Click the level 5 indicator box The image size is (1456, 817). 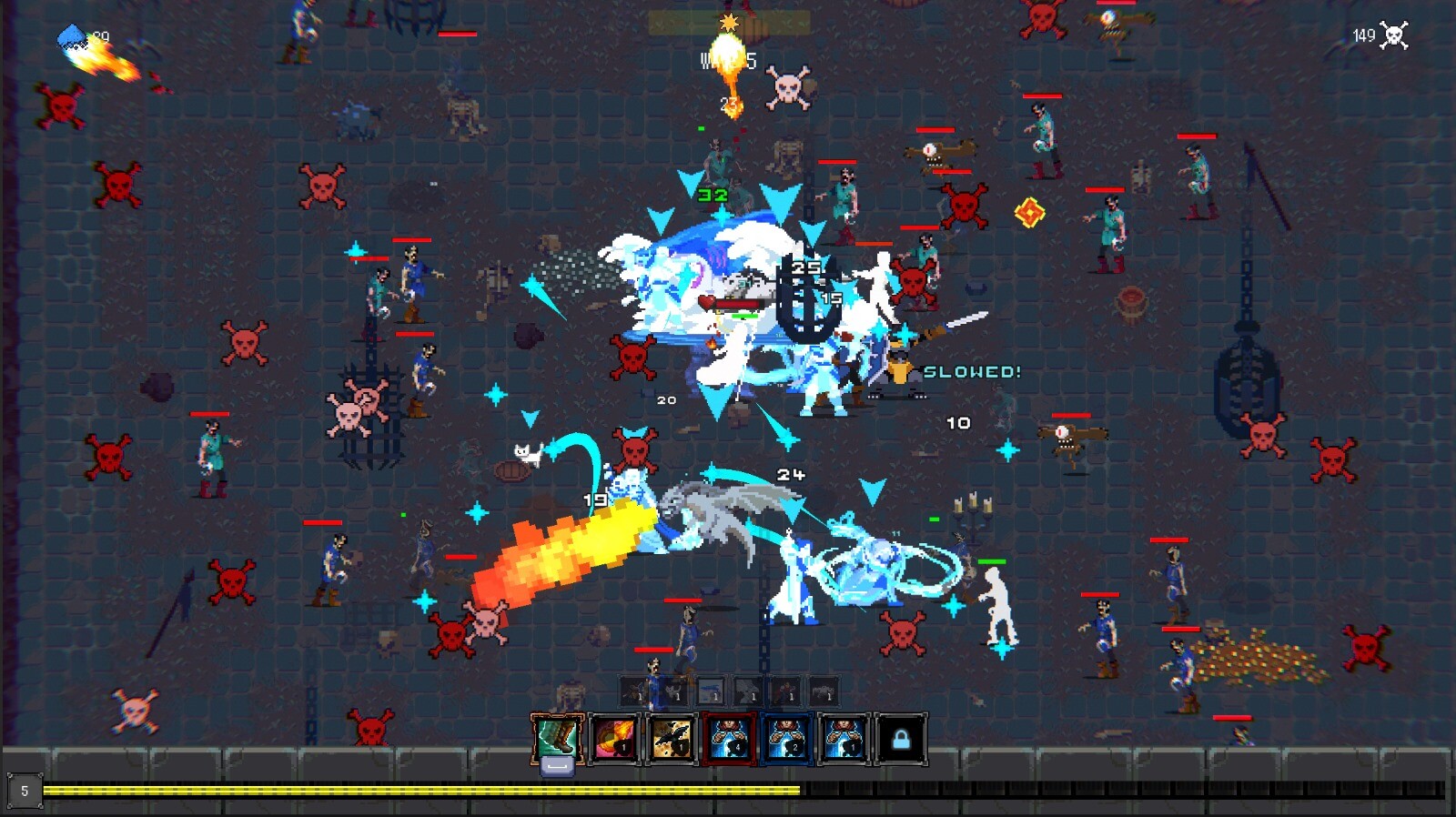point(25,789)
